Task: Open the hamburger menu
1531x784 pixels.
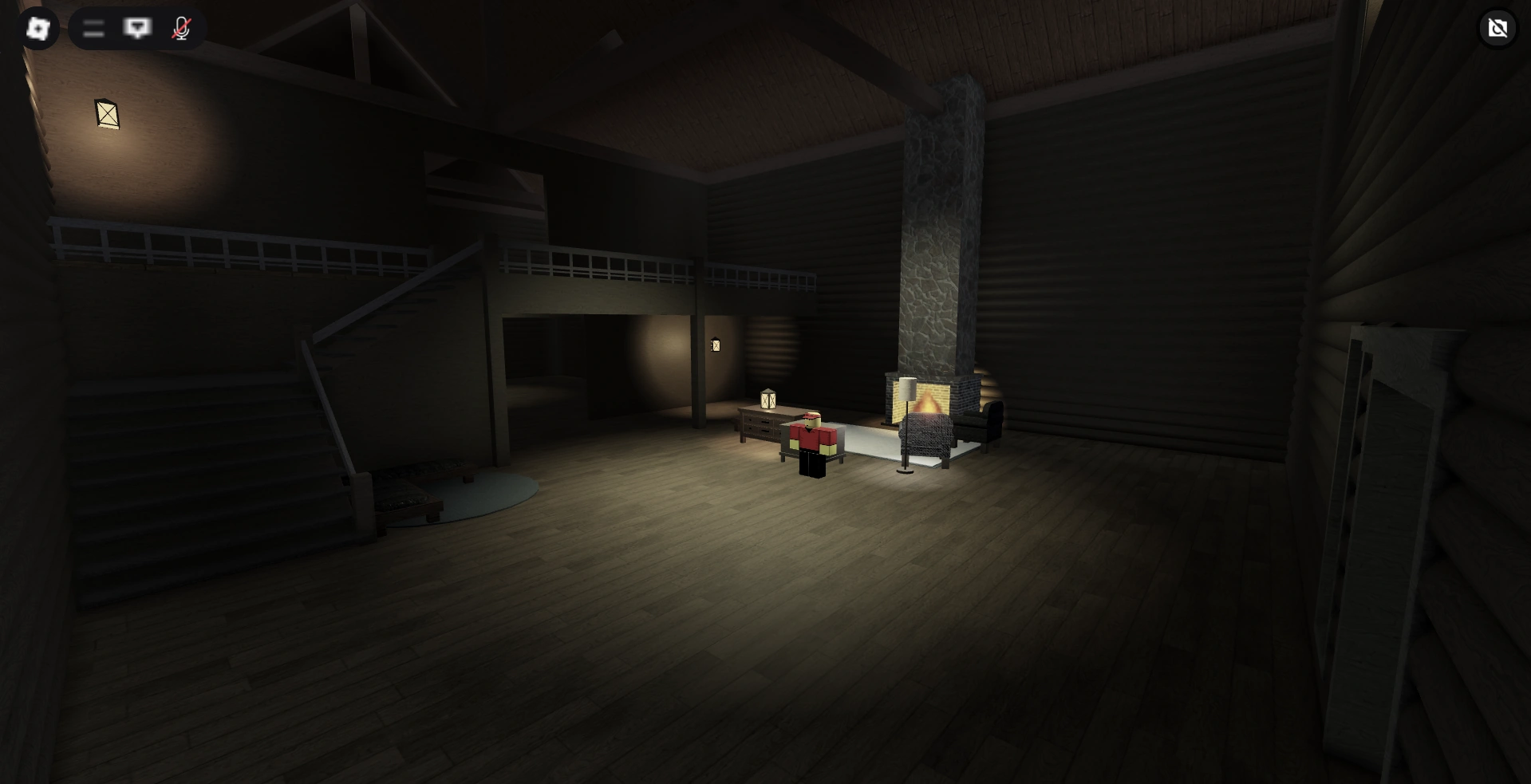Action: click(x=93, y=29)
